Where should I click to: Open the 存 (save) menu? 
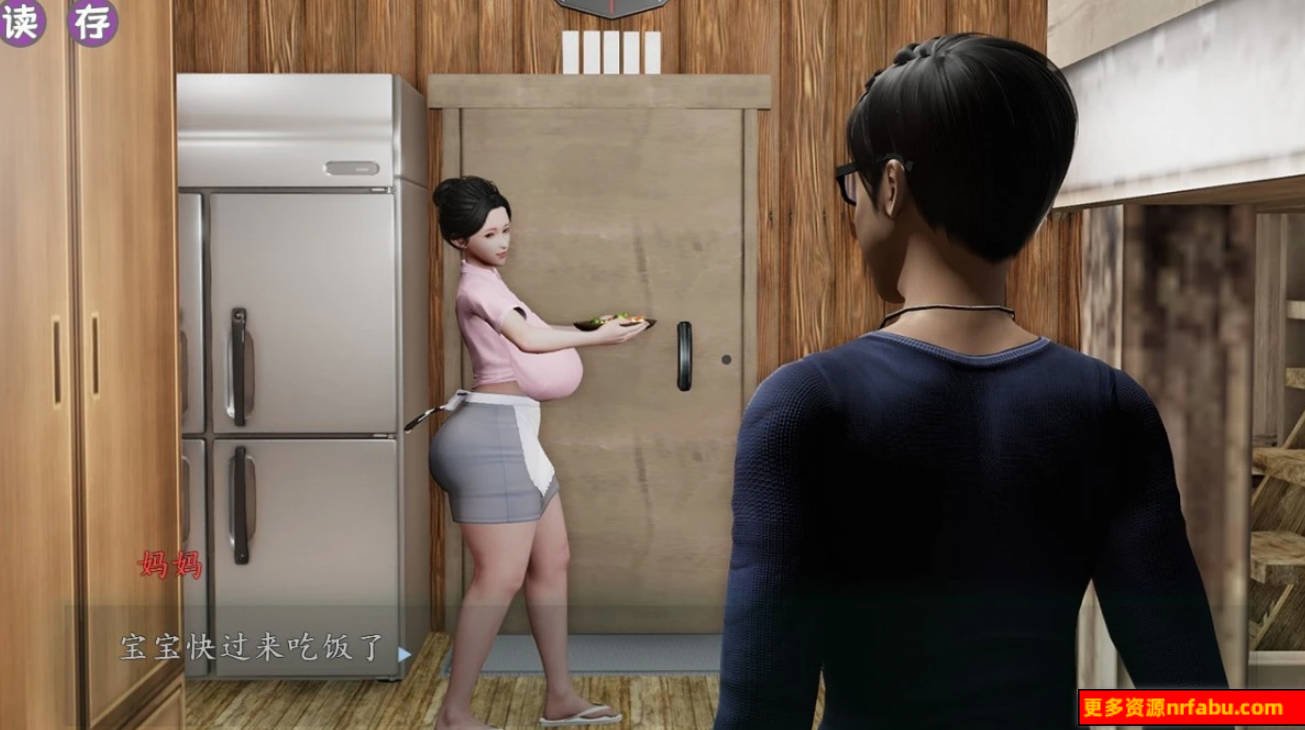[93, 21]
